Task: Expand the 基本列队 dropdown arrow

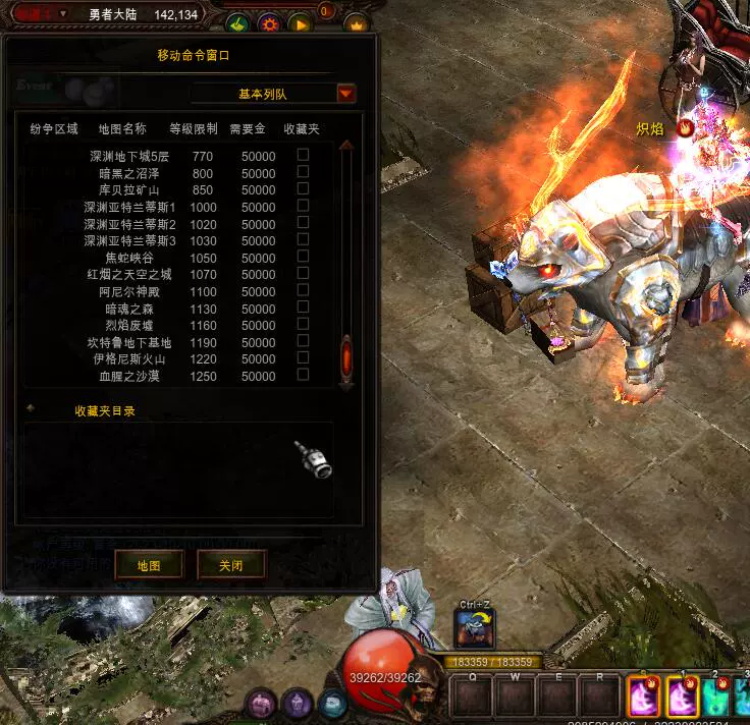Action: [x=346, y=94]
